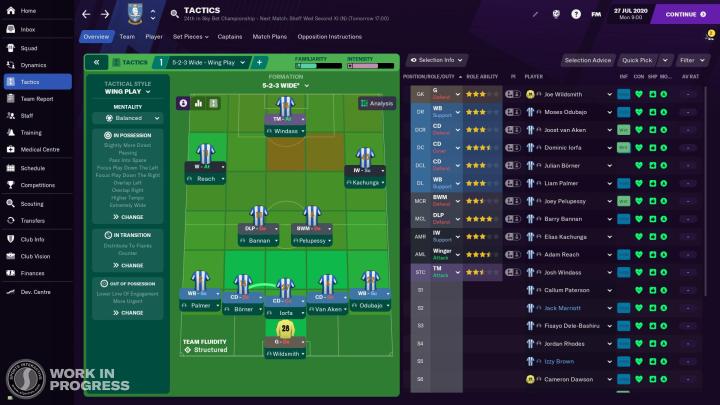The width and height of the screenshot is (720, 405).
Task: Change the In Possession instructions
Action: click(x=128, y=217)
